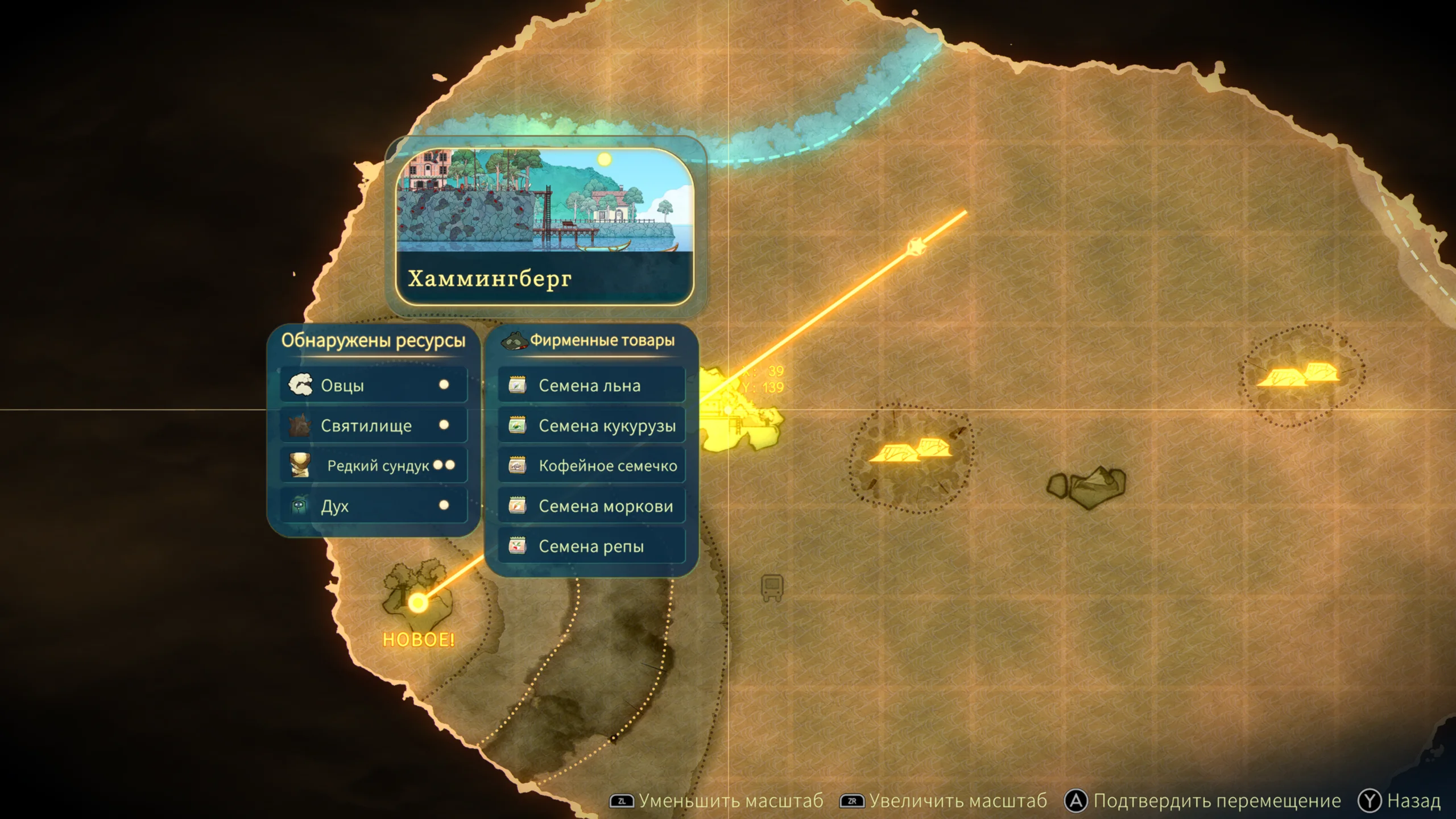
Task: Select the Овцы resource row
Action: tap(373, 386)
